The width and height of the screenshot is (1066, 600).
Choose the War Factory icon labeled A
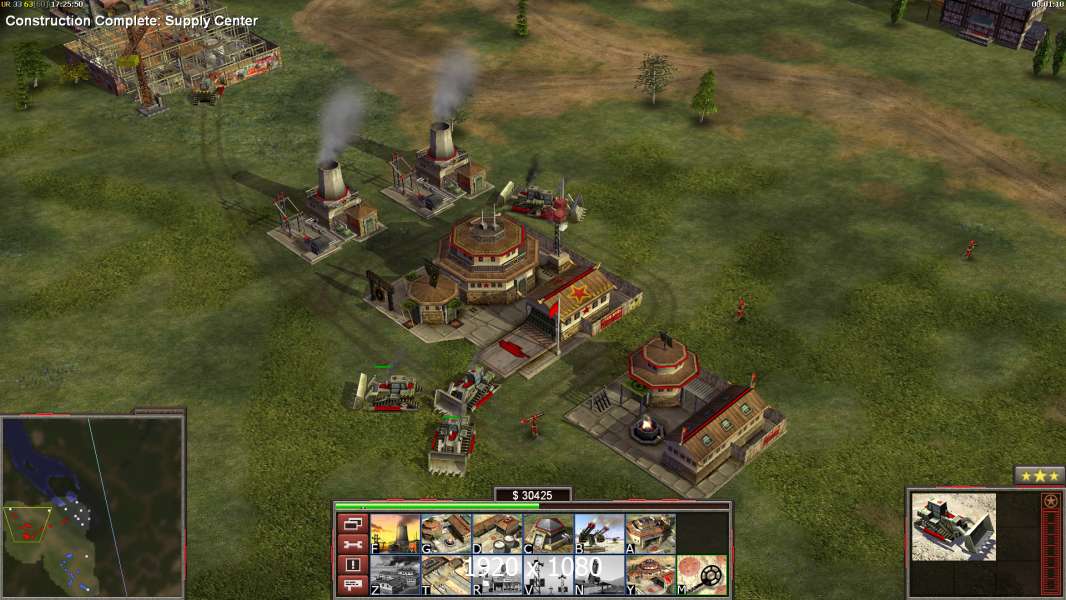pos(650,533)
